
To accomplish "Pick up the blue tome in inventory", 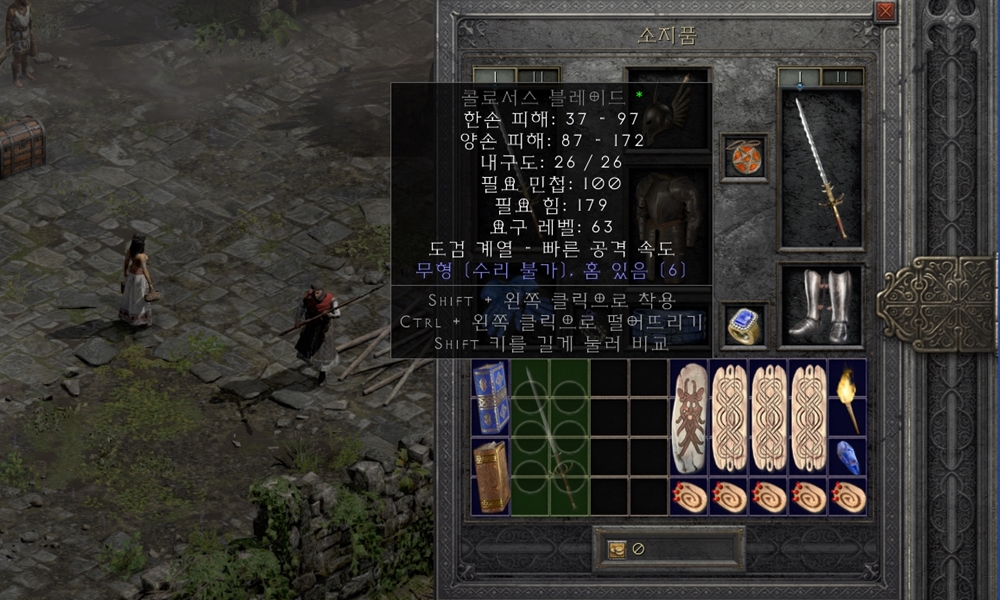I will click(491, 397).
